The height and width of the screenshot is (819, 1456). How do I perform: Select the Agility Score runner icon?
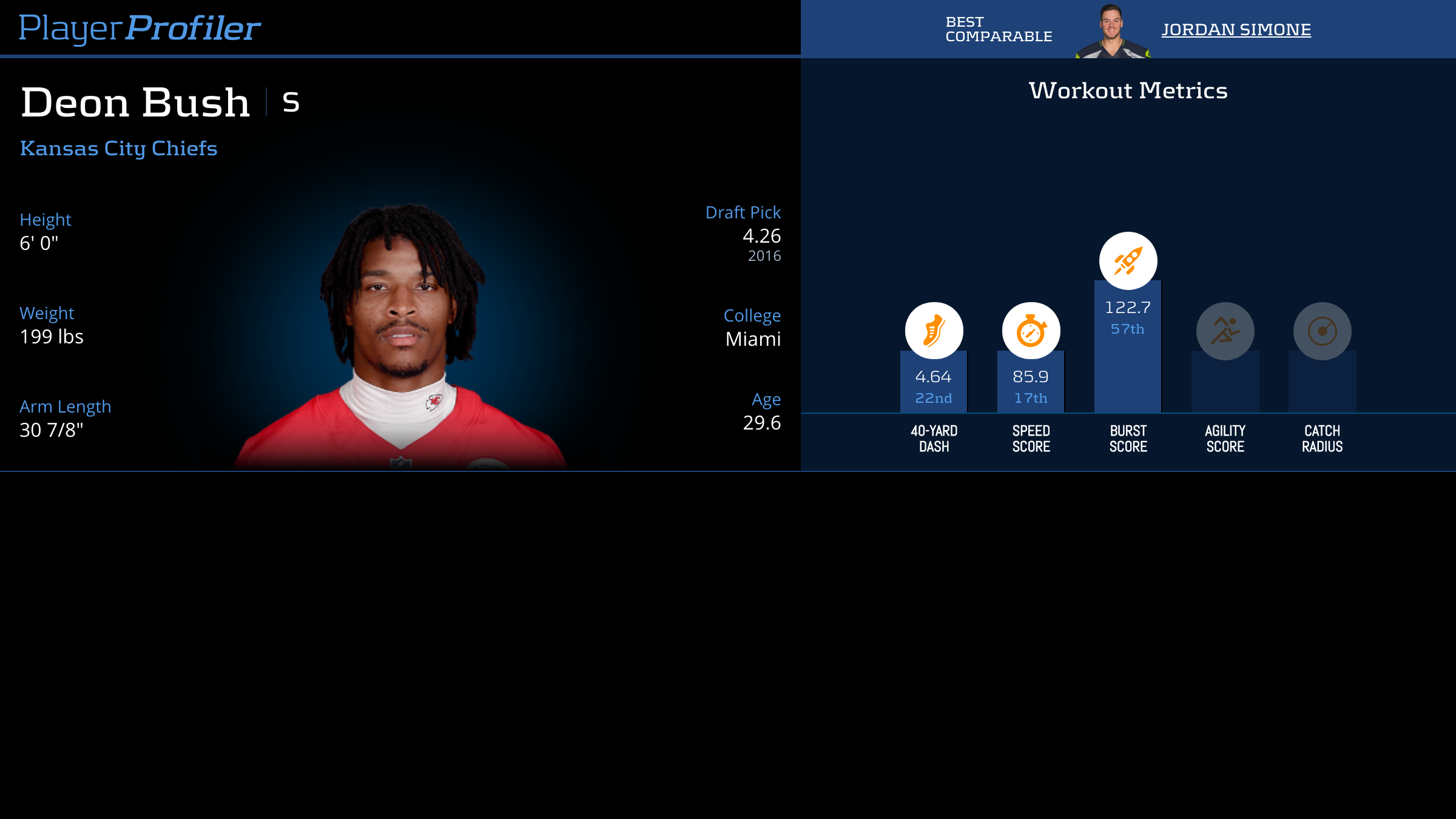tap(1225, 331)
